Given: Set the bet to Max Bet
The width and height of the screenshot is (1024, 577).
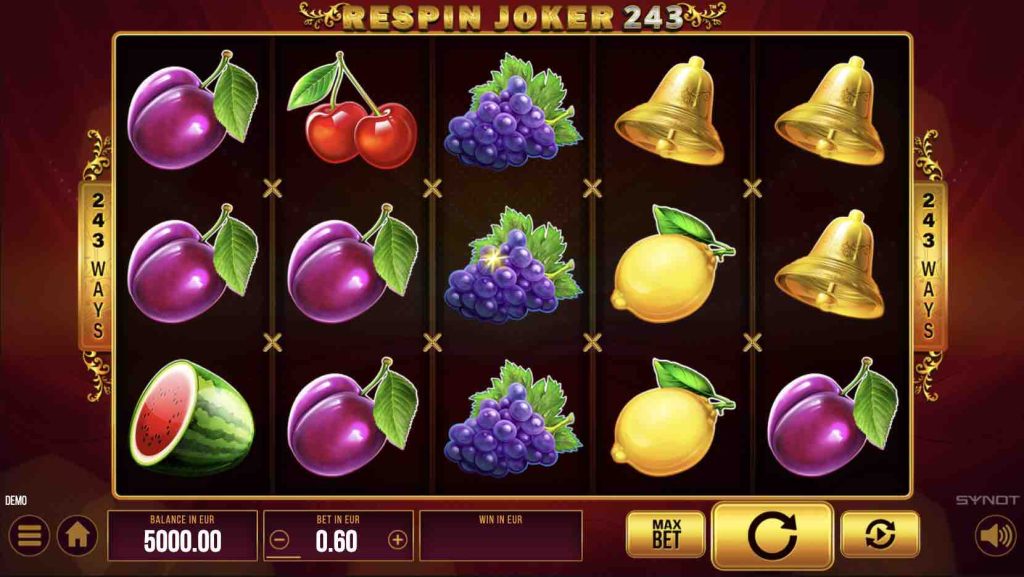Looking at the screenshot, I should click(665, 534).
